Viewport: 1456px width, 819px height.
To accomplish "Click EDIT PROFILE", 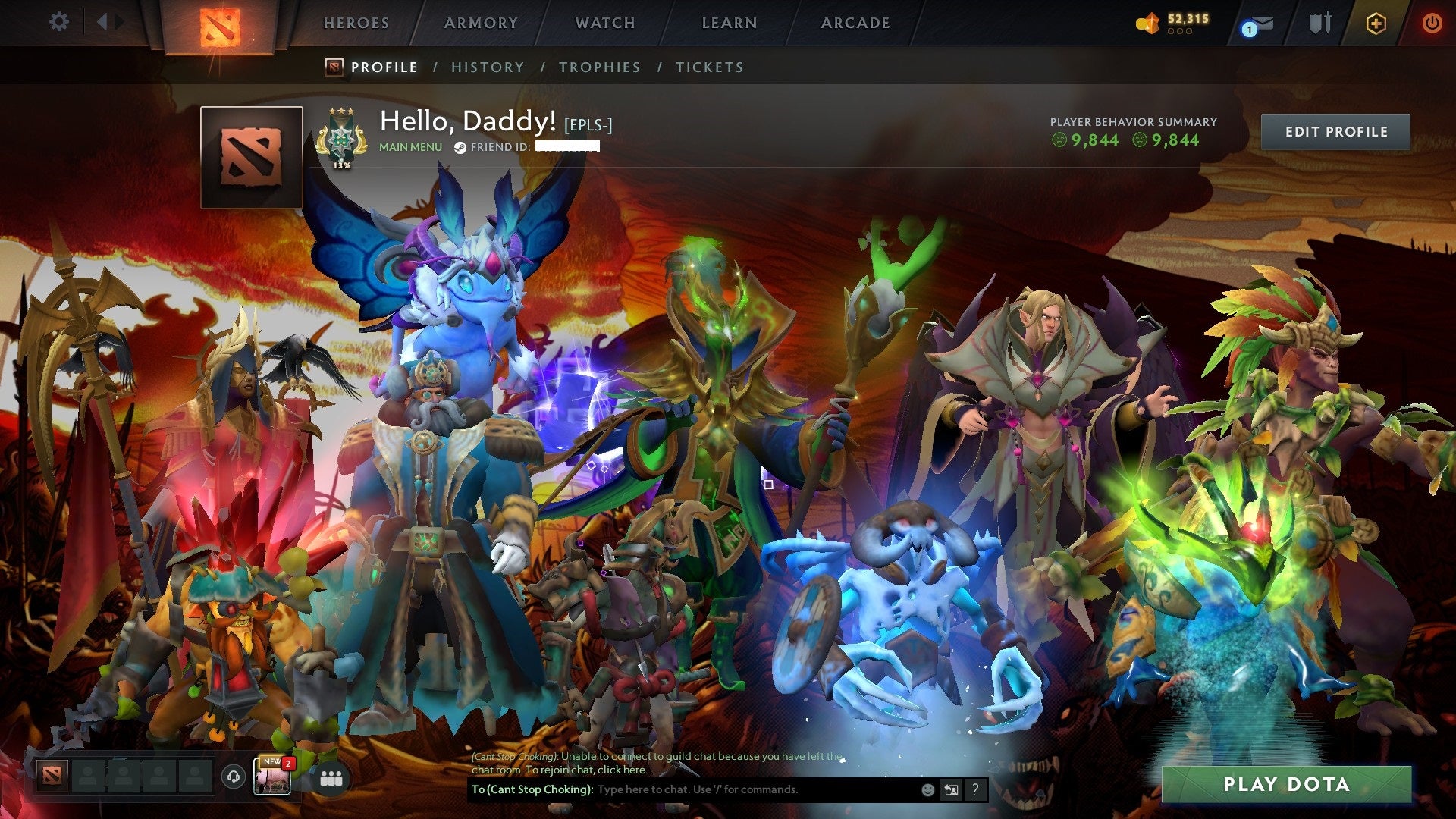I will [x=1335, y=131].
